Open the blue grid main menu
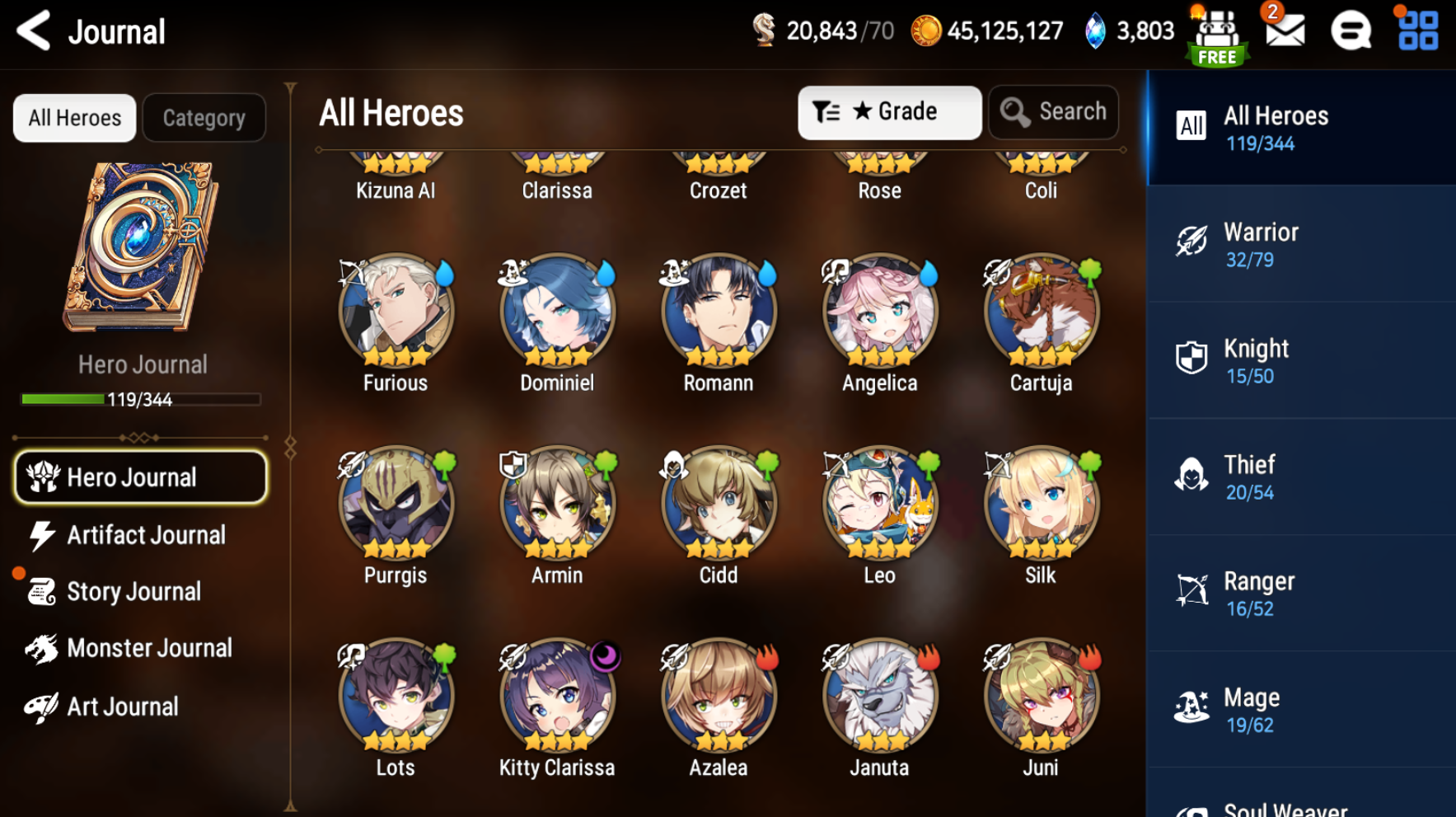The image size is (1456, 817). click(x=1418, y=31)
